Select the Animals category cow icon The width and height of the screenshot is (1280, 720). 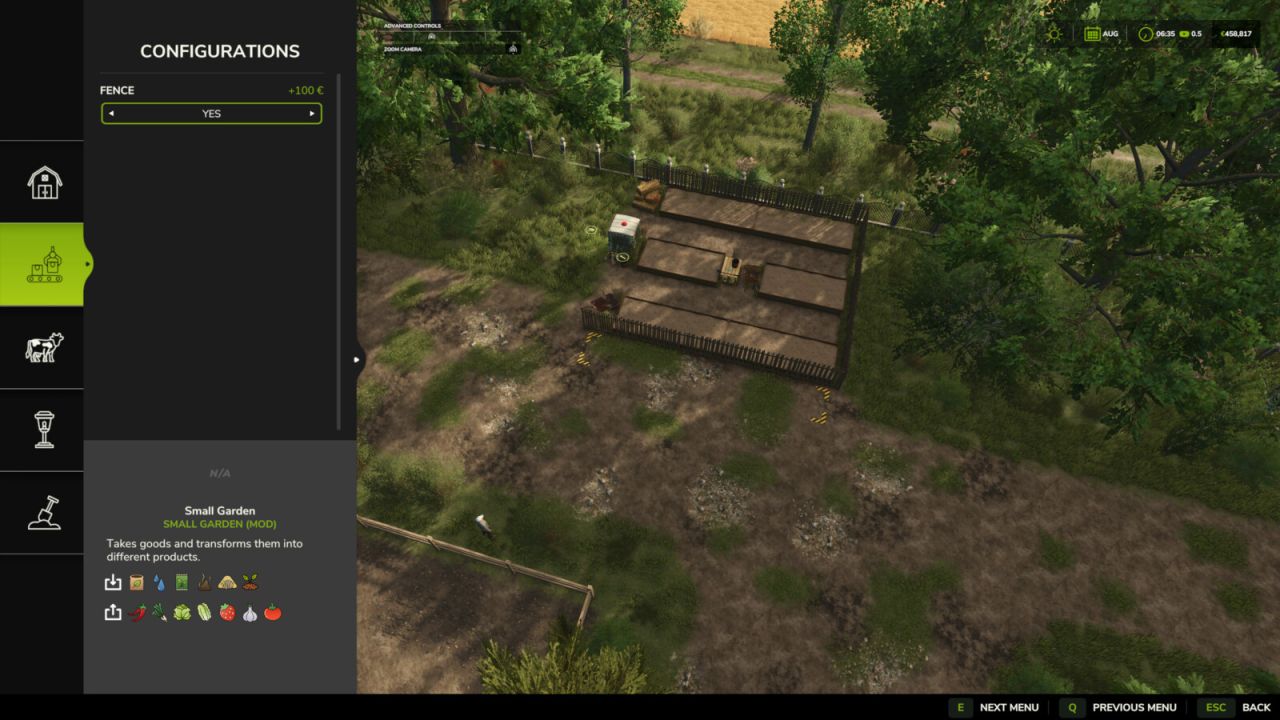pyautogui.click(x=42, y=348)
